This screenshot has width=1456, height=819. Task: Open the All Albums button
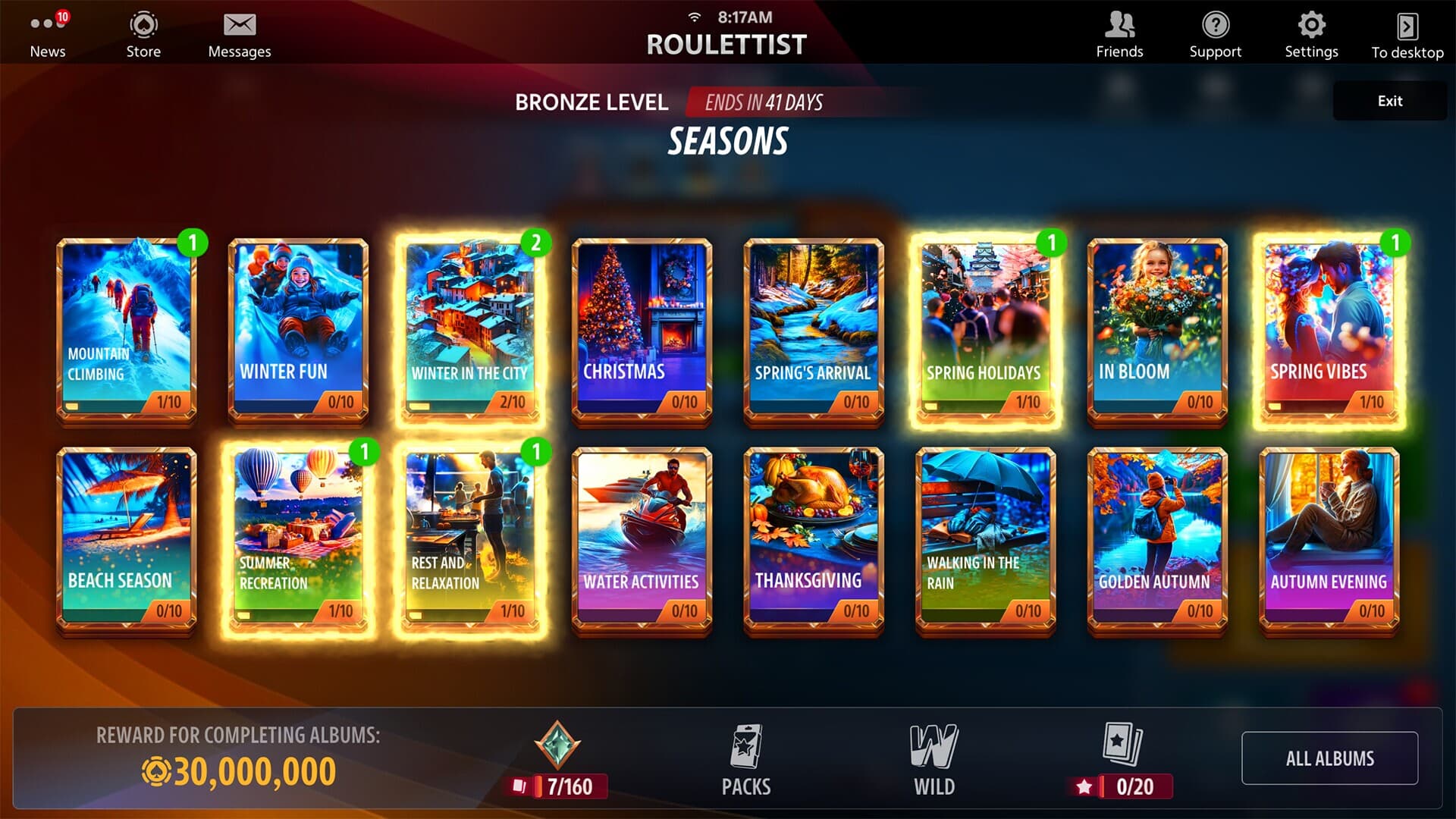pos(1331,758)
